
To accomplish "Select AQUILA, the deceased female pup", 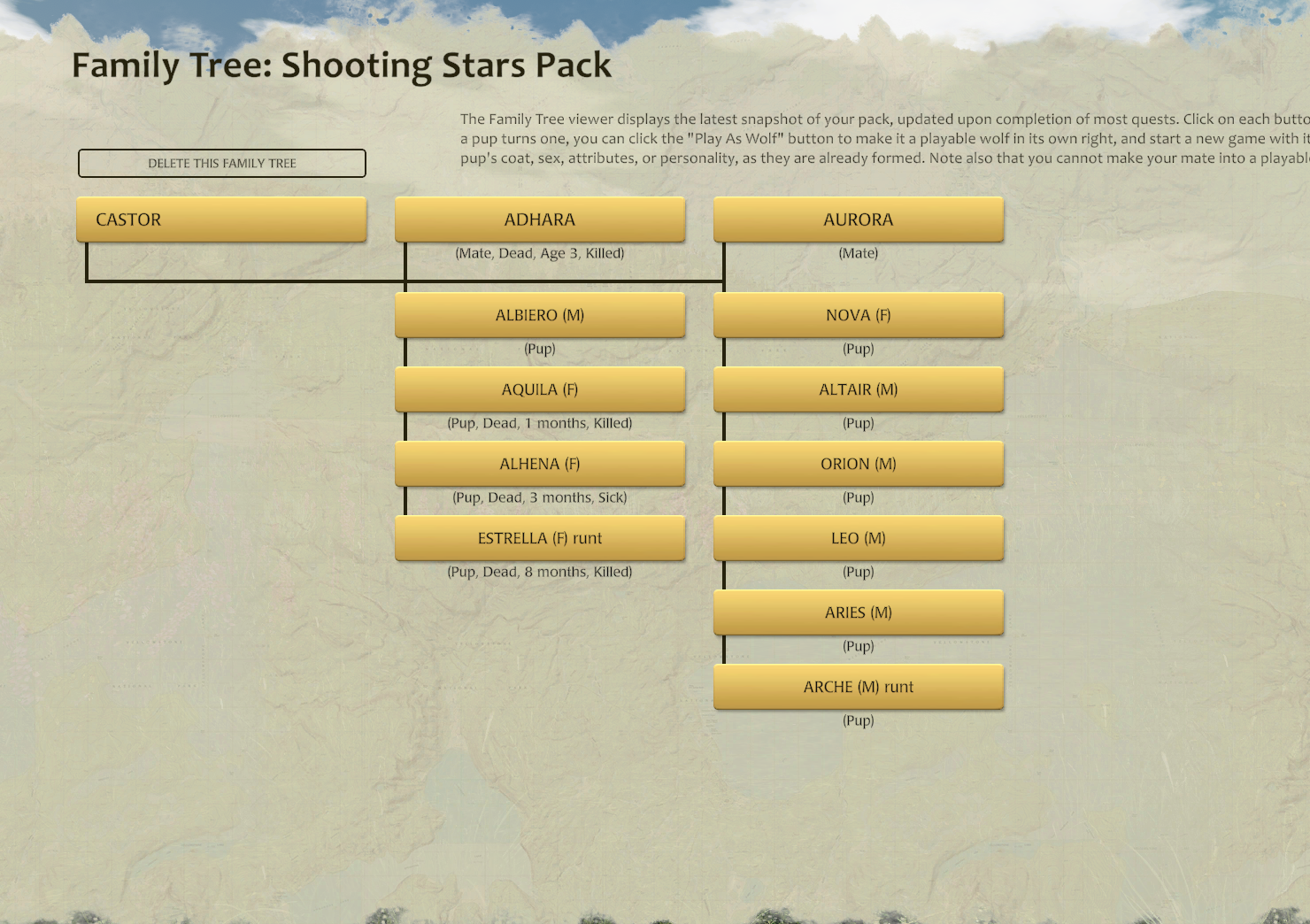I will click(x=540, y=389).
